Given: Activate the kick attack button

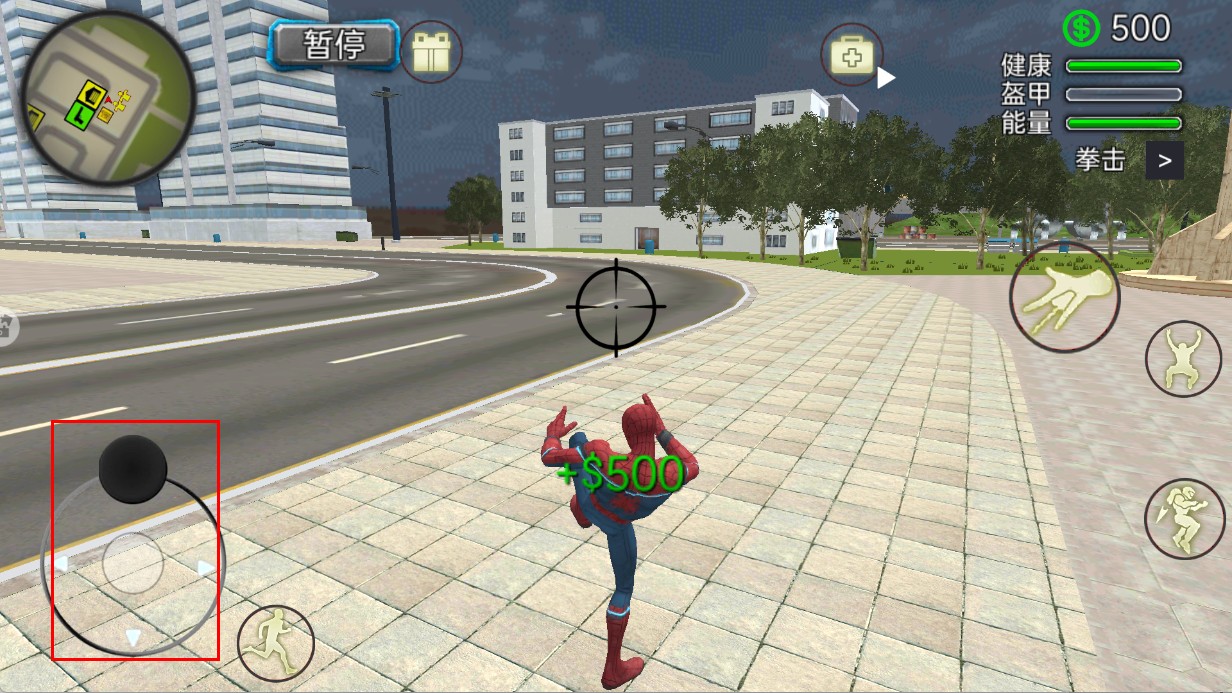Looking at the screenshot, I should [x=1184, y=518].
